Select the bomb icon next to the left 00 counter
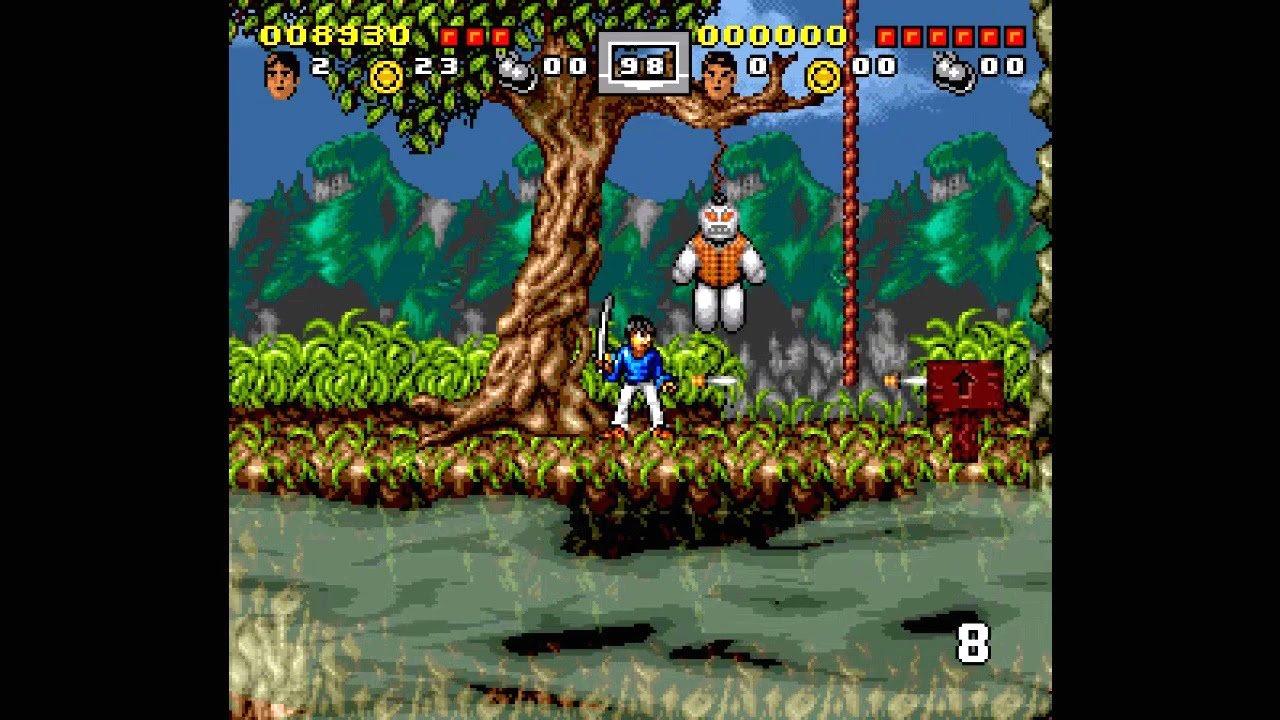The width and height of the screenshot is (1280, 720). [x=513, y=70]
